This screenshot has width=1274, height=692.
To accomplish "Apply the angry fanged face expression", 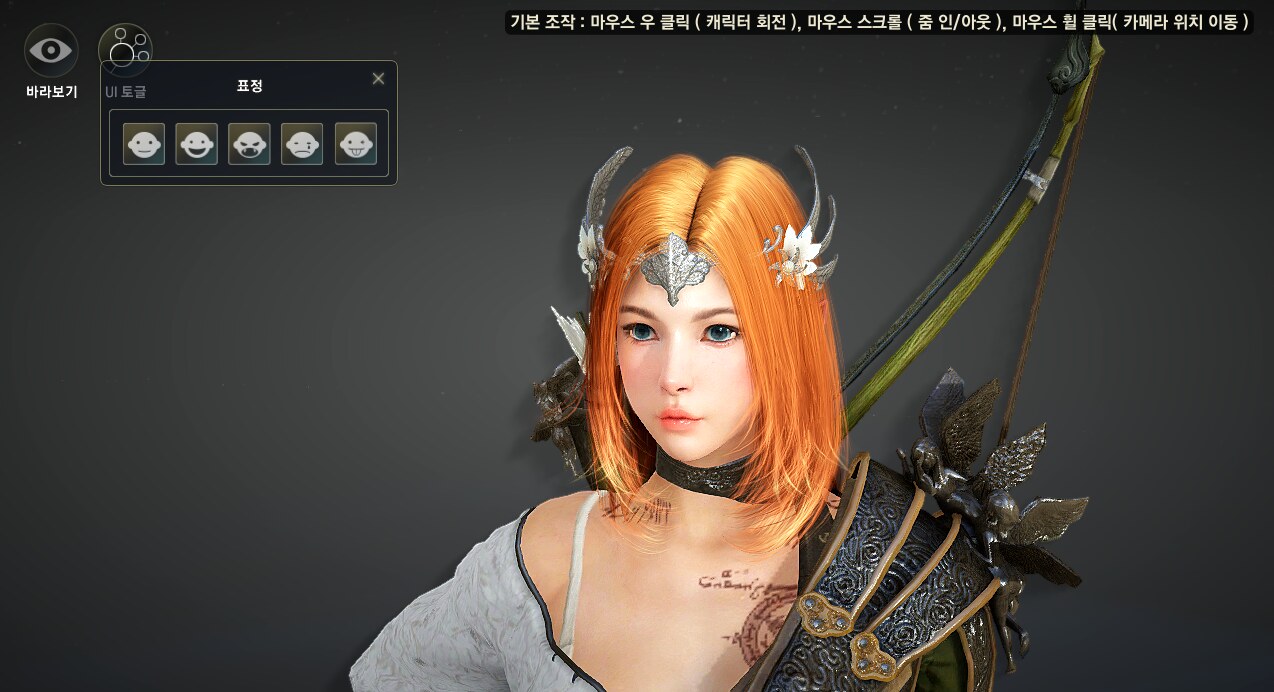I will pyautogui.click(x=249, y=144).
